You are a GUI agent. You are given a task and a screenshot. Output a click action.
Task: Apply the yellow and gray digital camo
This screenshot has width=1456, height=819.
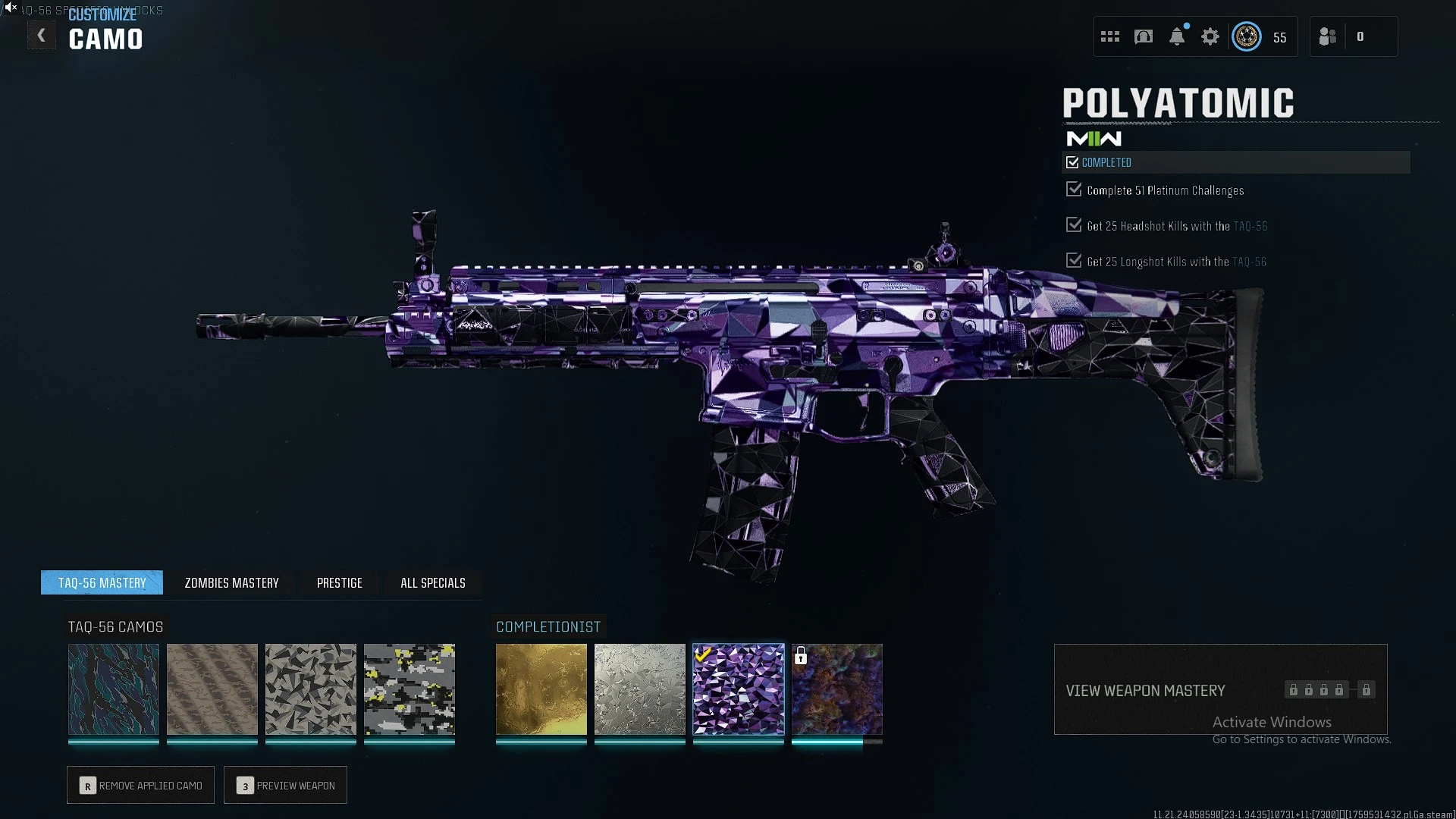[x=409, y=689]
